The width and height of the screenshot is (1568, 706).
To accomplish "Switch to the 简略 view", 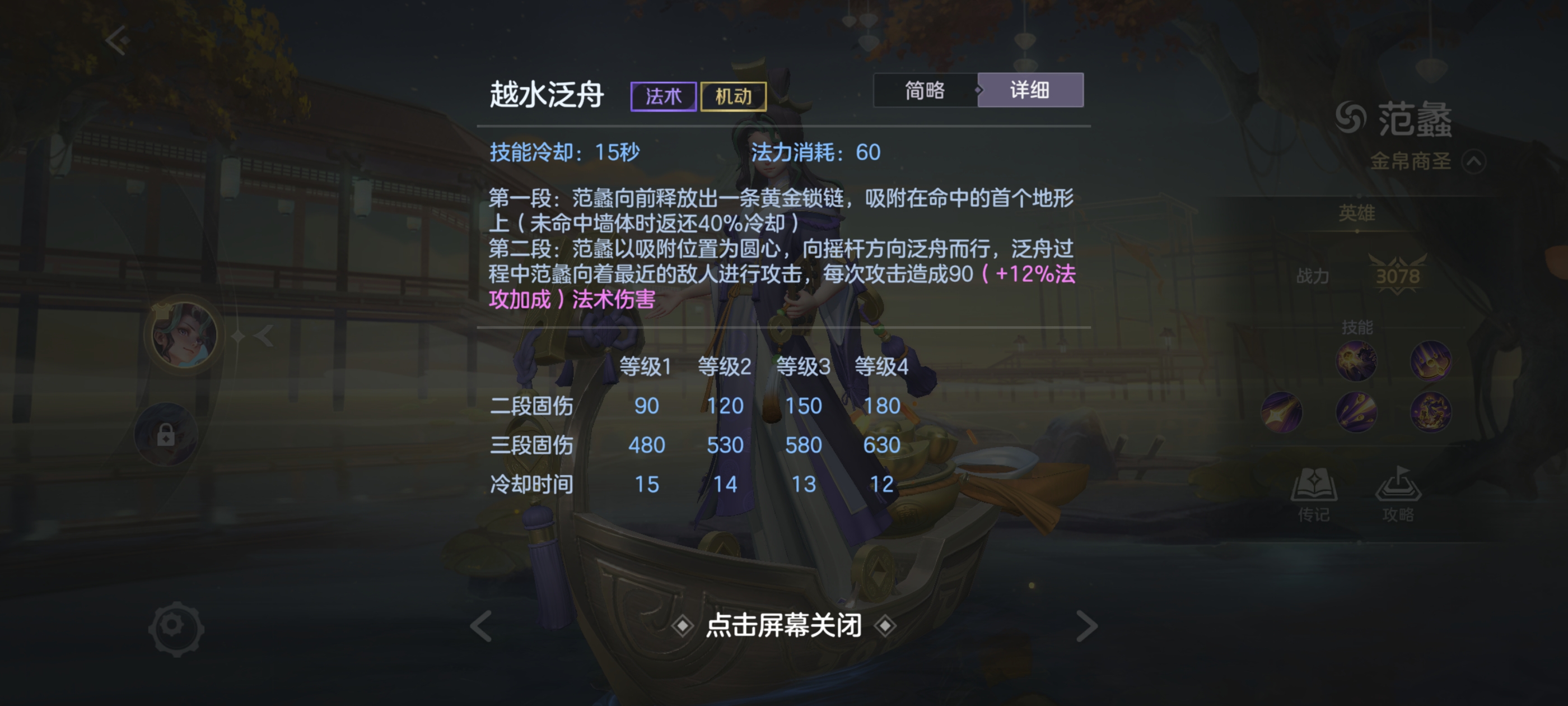I will 925,90.
